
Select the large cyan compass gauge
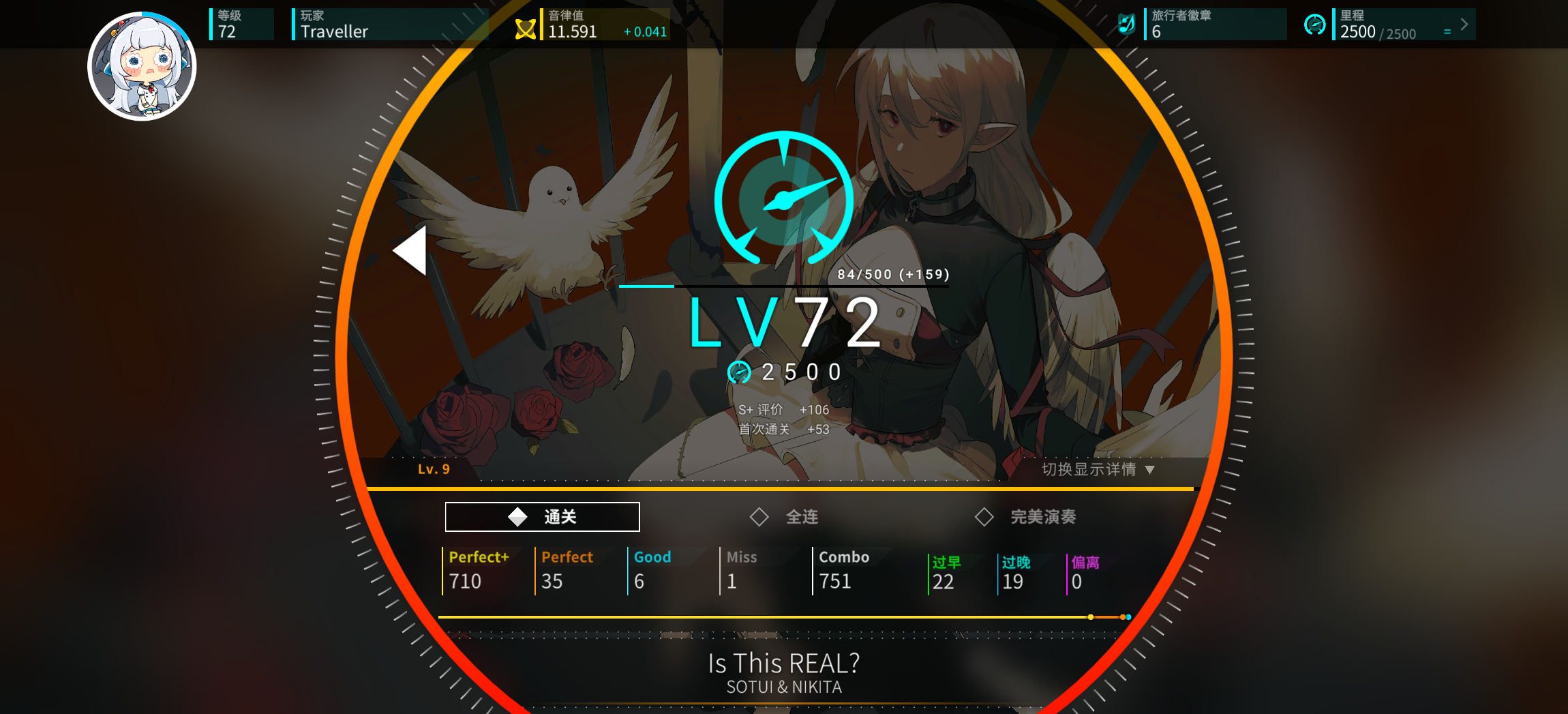[x=784, y=198]
